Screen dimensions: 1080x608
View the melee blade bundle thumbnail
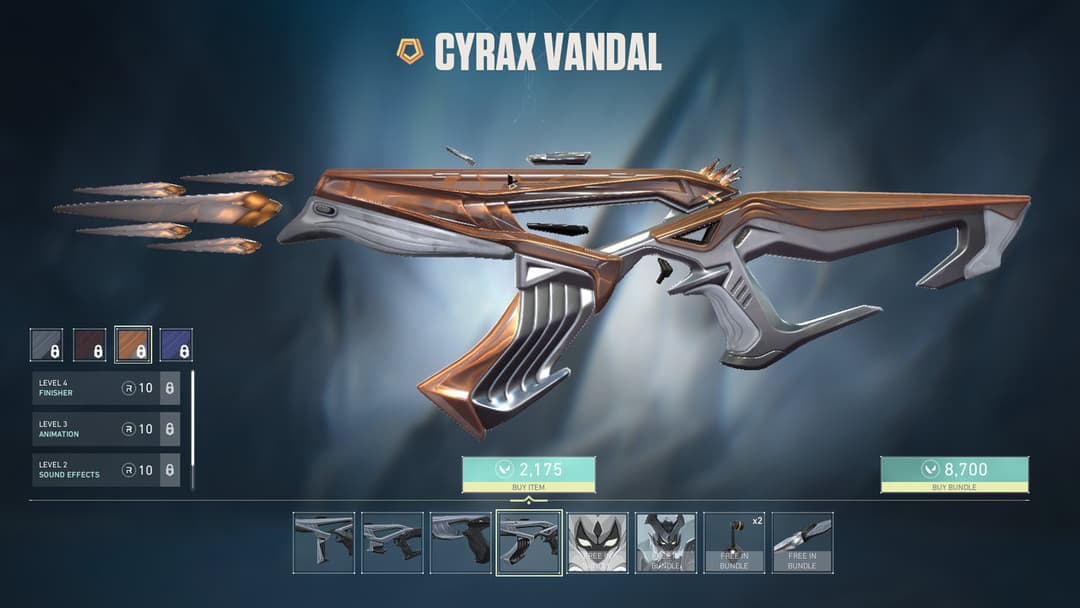[x=802, y=543]
